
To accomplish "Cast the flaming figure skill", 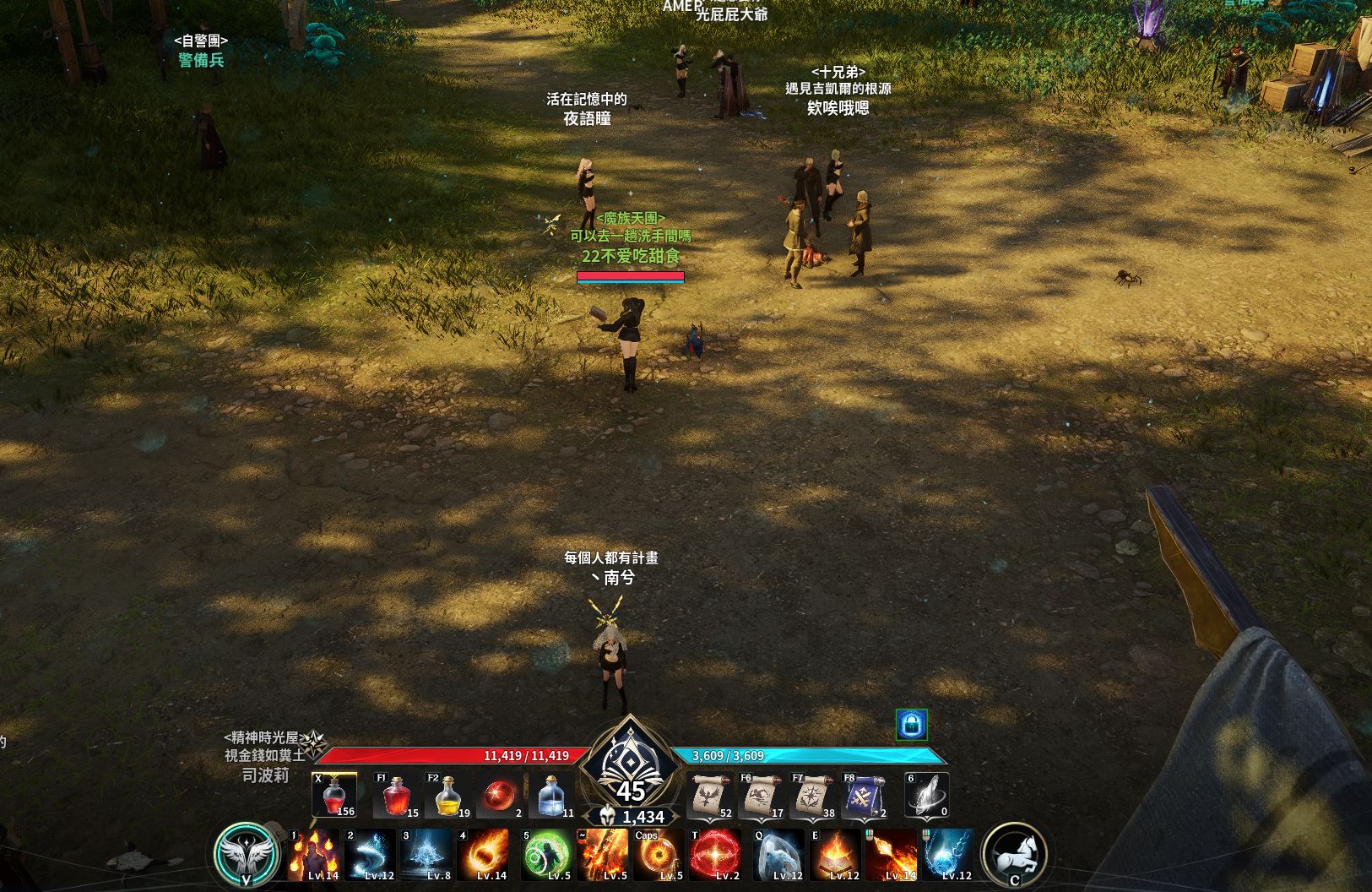I will (x=314, y=854).
